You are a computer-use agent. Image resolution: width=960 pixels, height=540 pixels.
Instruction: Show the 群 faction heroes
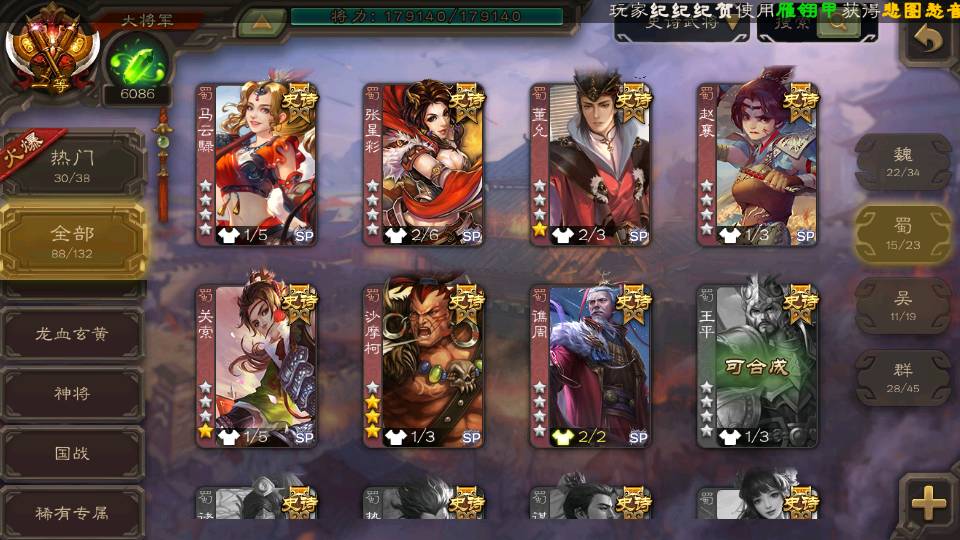tap(902, 376)
